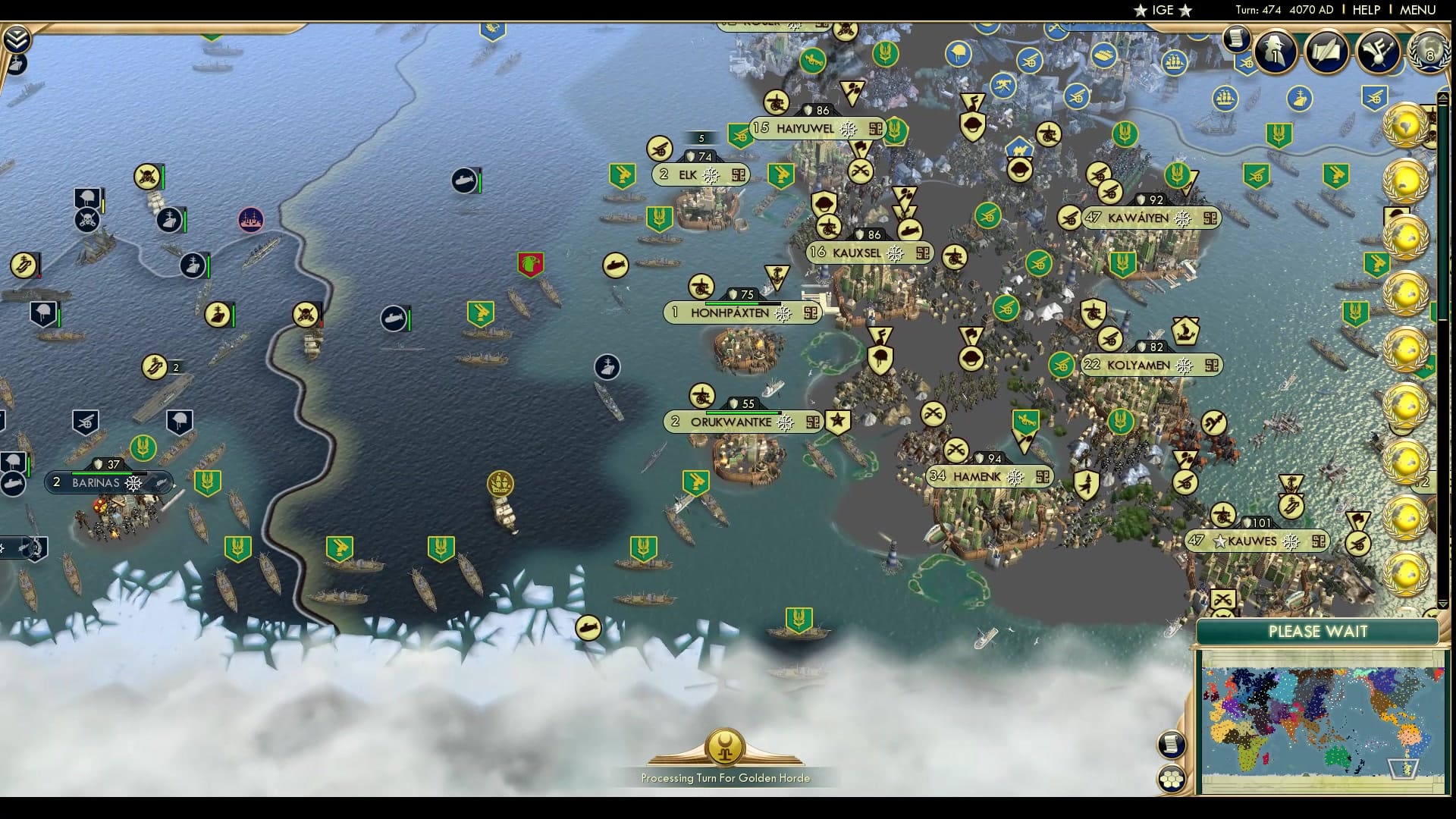This screenshot has height=819, width=1456.
Task: Open HELP from the top bar
Action: (1365, 11)
